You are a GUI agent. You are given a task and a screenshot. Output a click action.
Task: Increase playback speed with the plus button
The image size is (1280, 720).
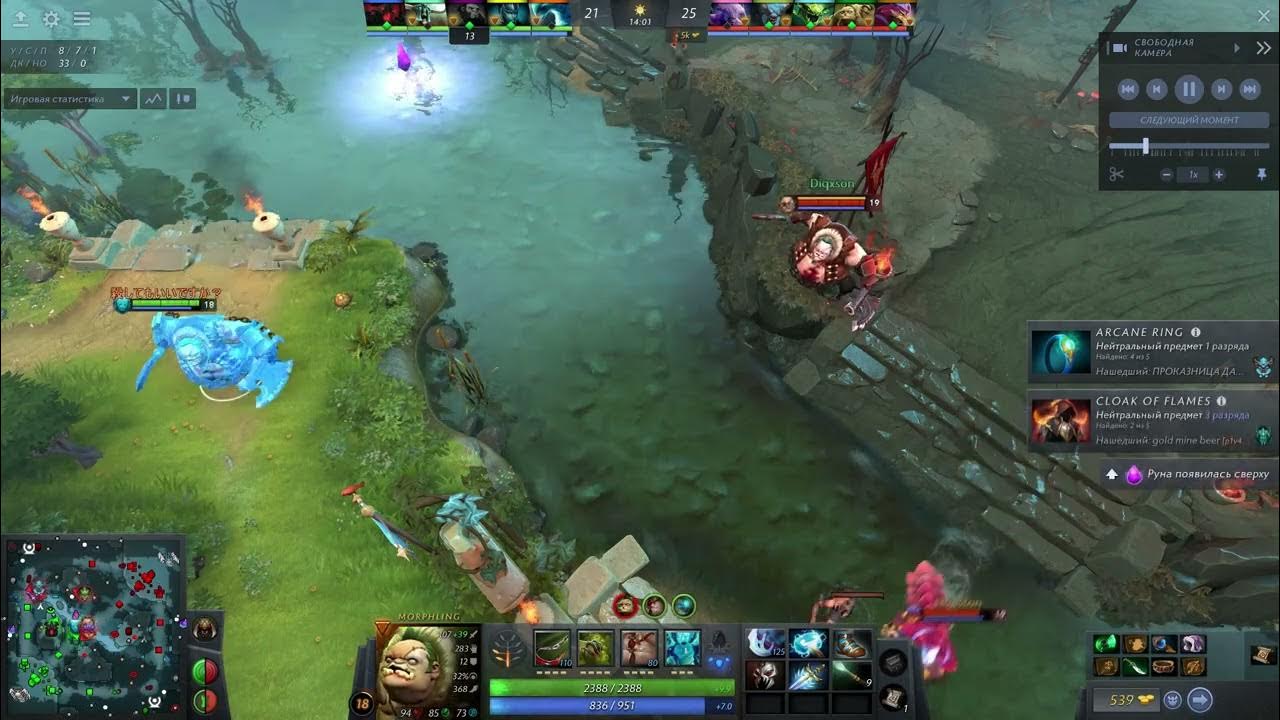[x=1218, y=173]
